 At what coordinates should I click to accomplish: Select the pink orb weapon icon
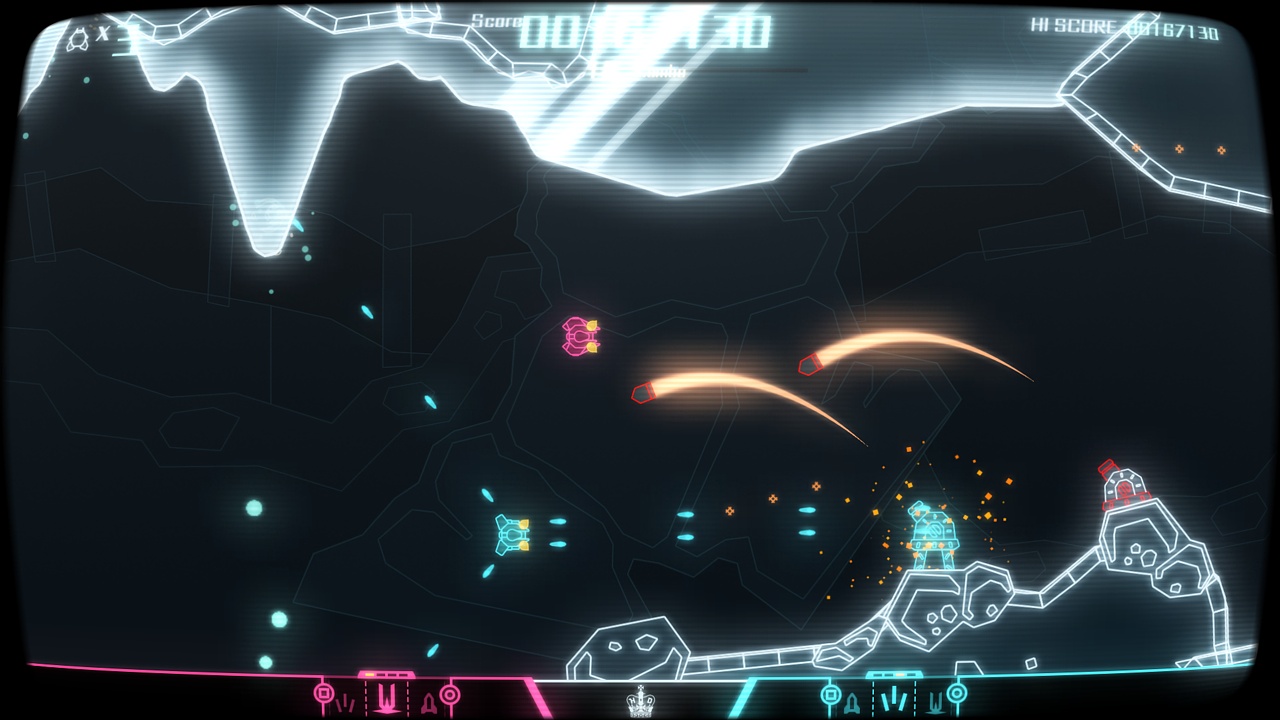pos(324,693)
